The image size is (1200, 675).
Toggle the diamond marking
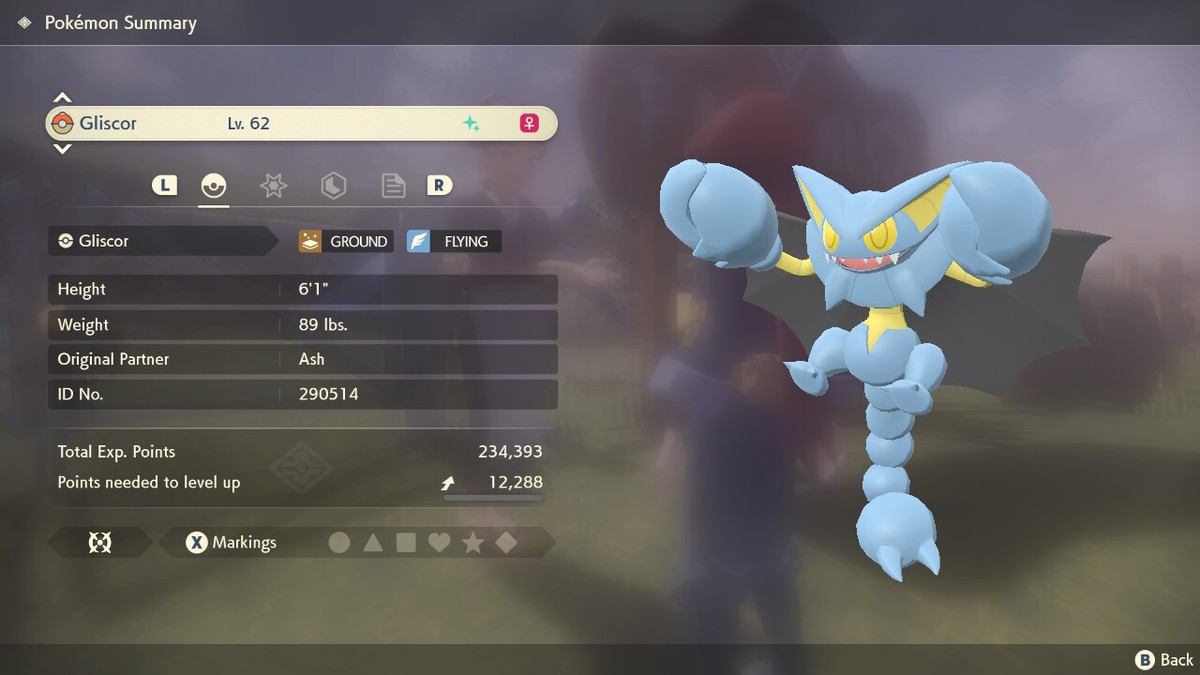(x=507, y=543)
